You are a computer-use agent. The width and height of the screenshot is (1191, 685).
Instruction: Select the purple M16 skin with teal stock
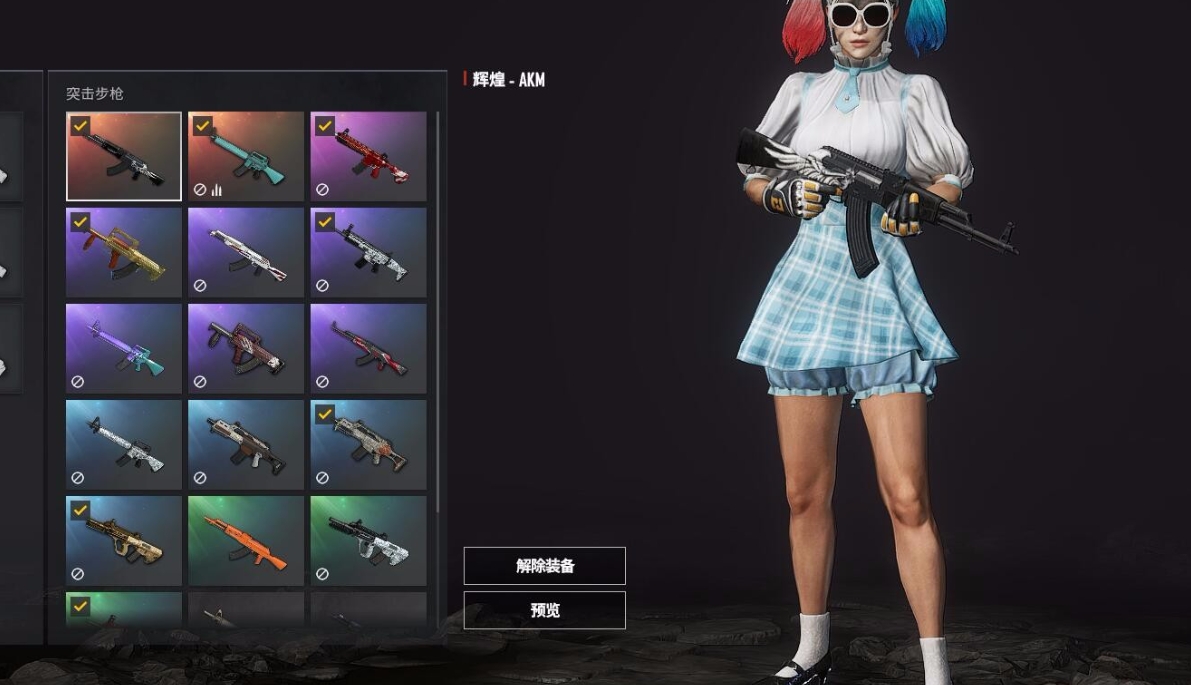[124, 349]
